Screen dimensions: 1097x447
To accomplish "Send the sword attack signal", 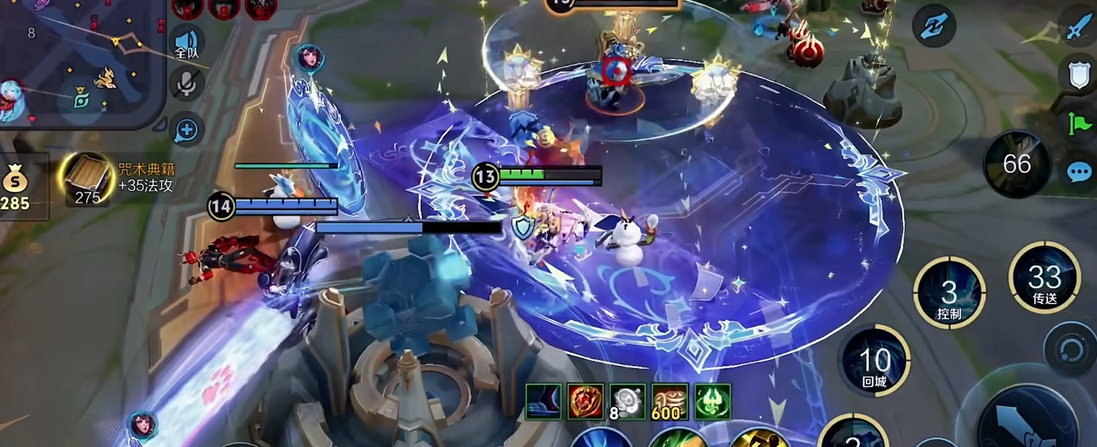I will pyautogui.click(x=1077, y=29).
